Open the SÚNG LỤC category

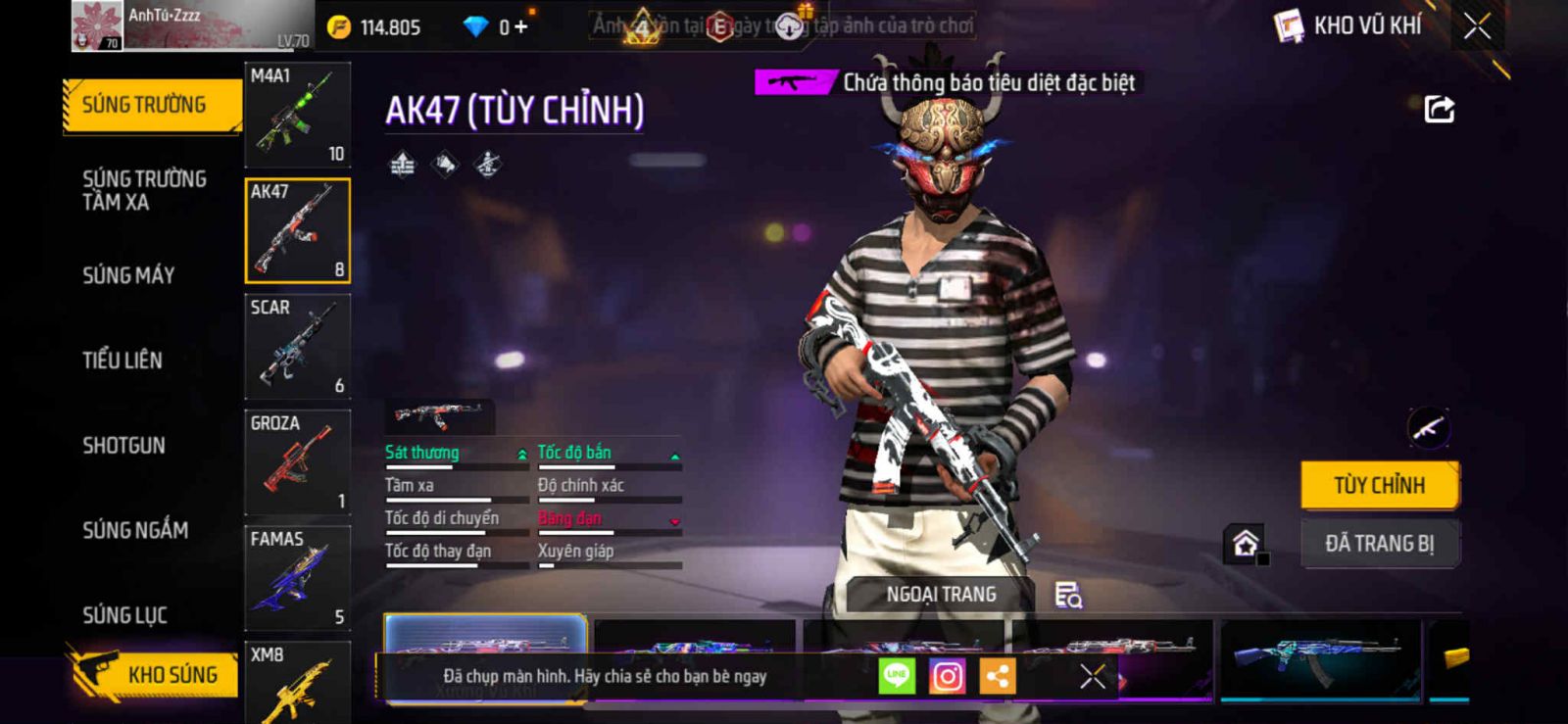(x=124, y=615)
